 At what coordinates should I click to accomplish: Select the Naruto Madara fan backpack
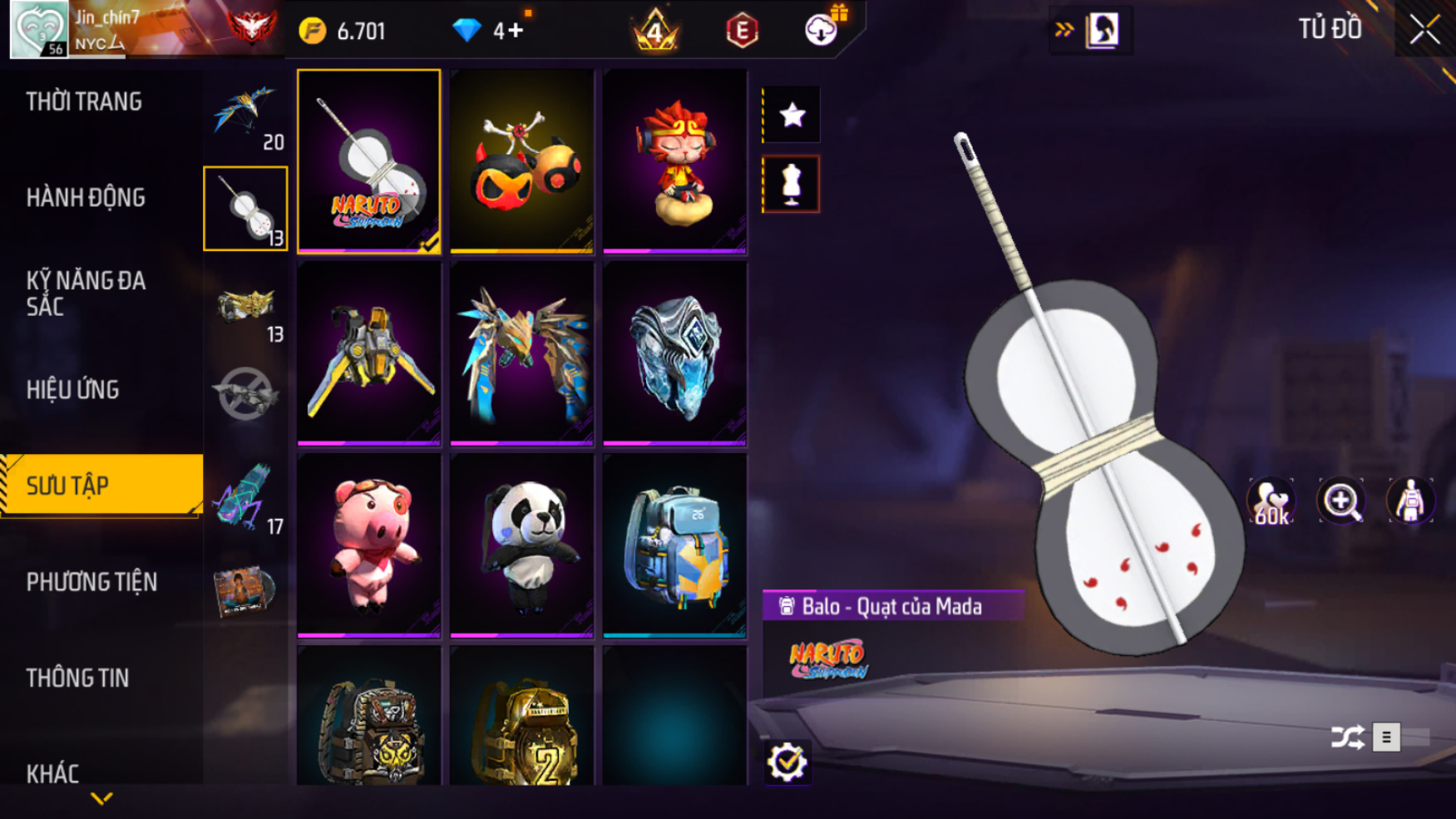(369, 161)
